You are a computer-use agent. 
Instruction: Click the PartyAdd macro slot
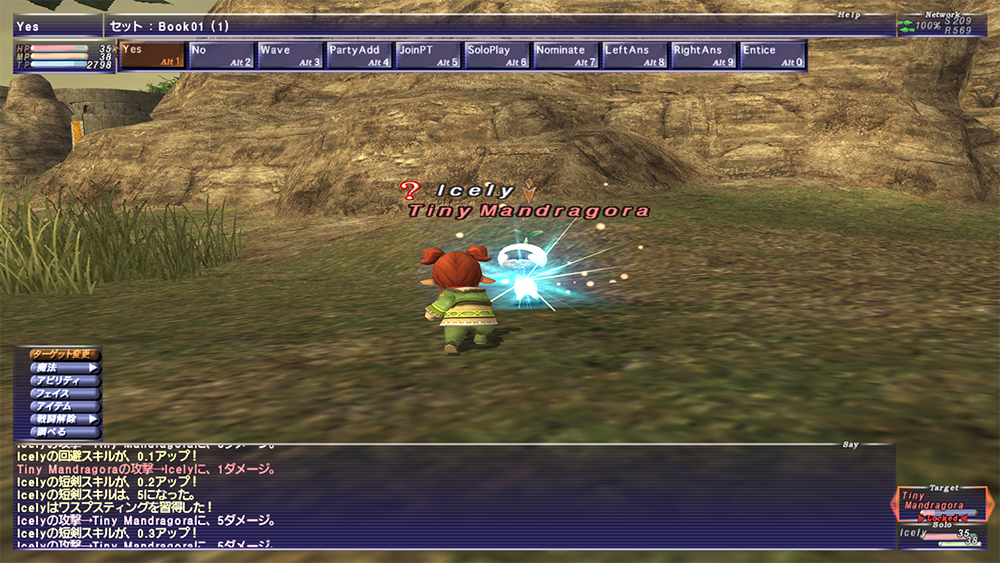click(359, 56)
